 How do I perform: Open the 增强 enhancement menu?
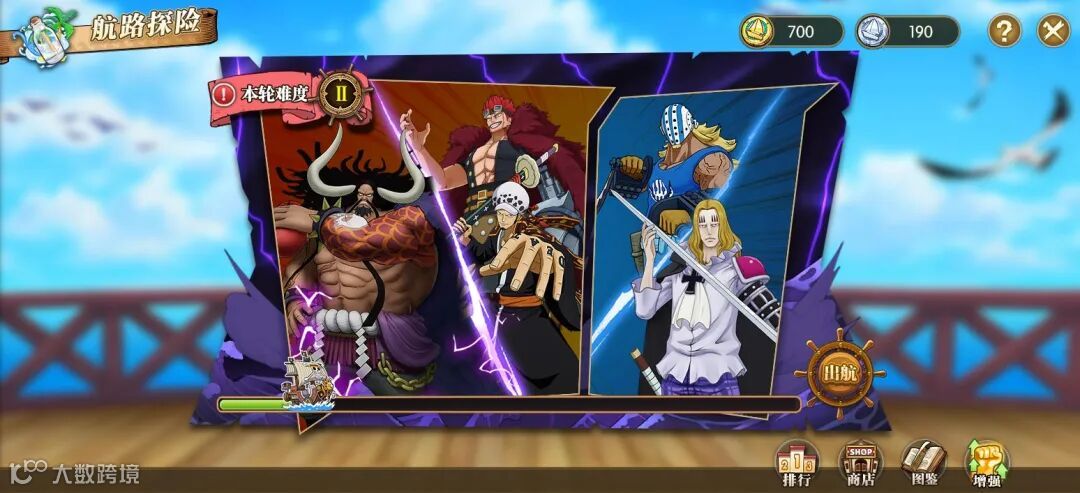[986, 462]
